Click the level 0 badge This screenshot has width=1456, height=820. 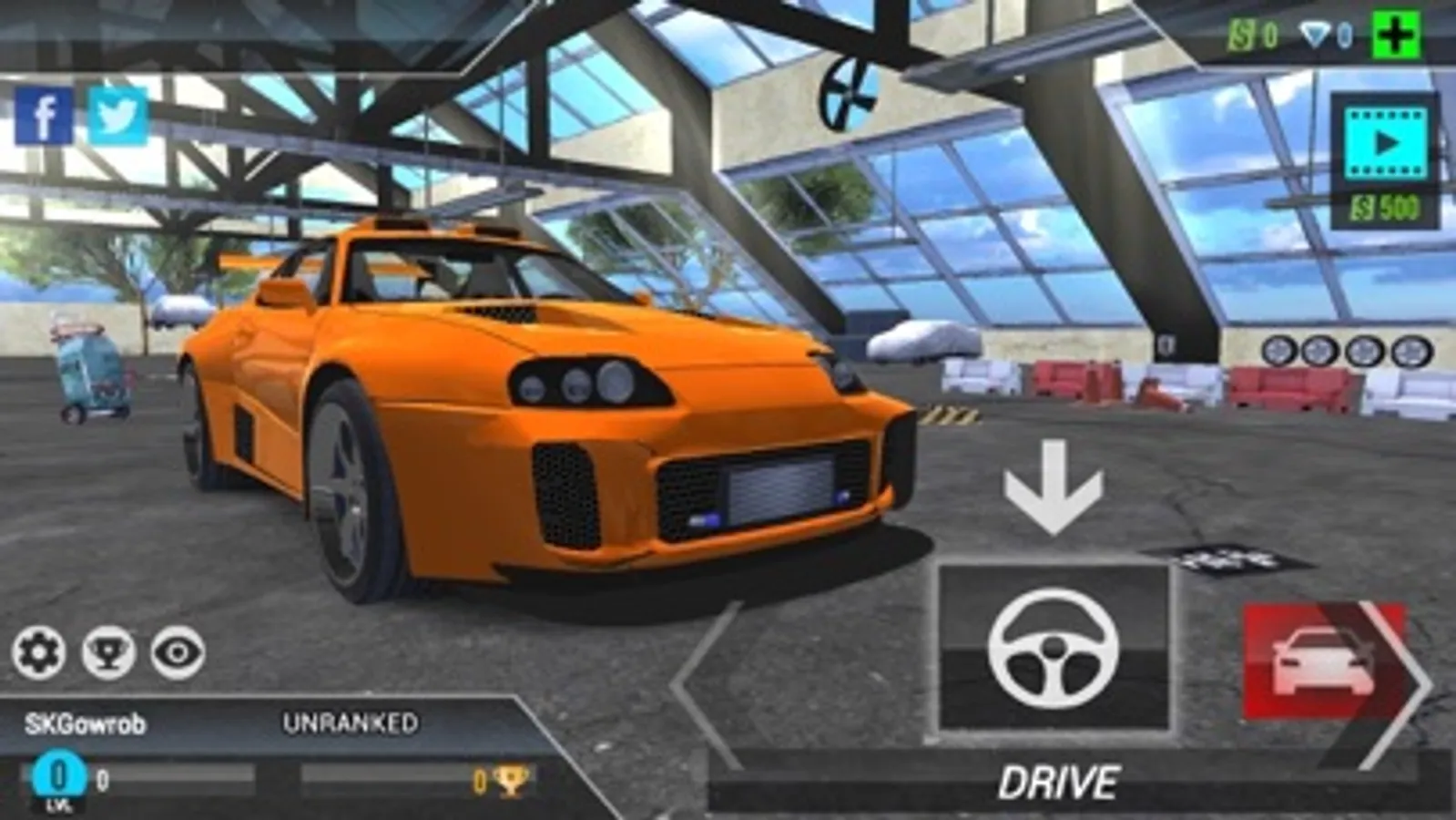coord(60,775)
